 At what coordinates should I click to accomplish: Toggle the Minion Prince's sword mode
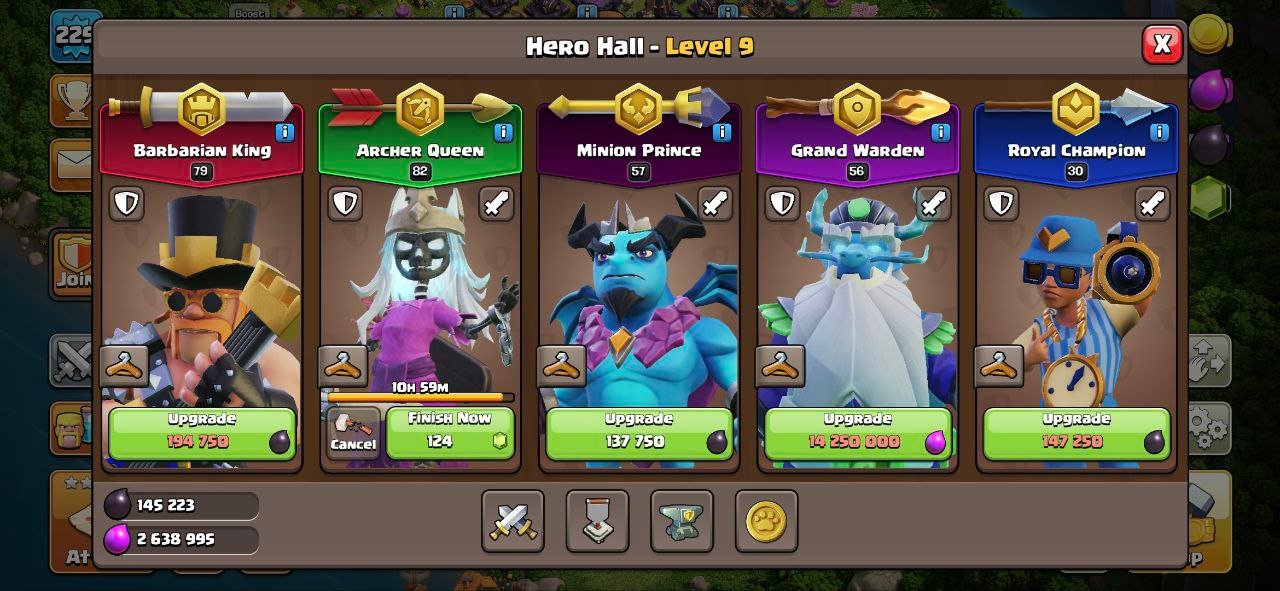coord(714,204)
